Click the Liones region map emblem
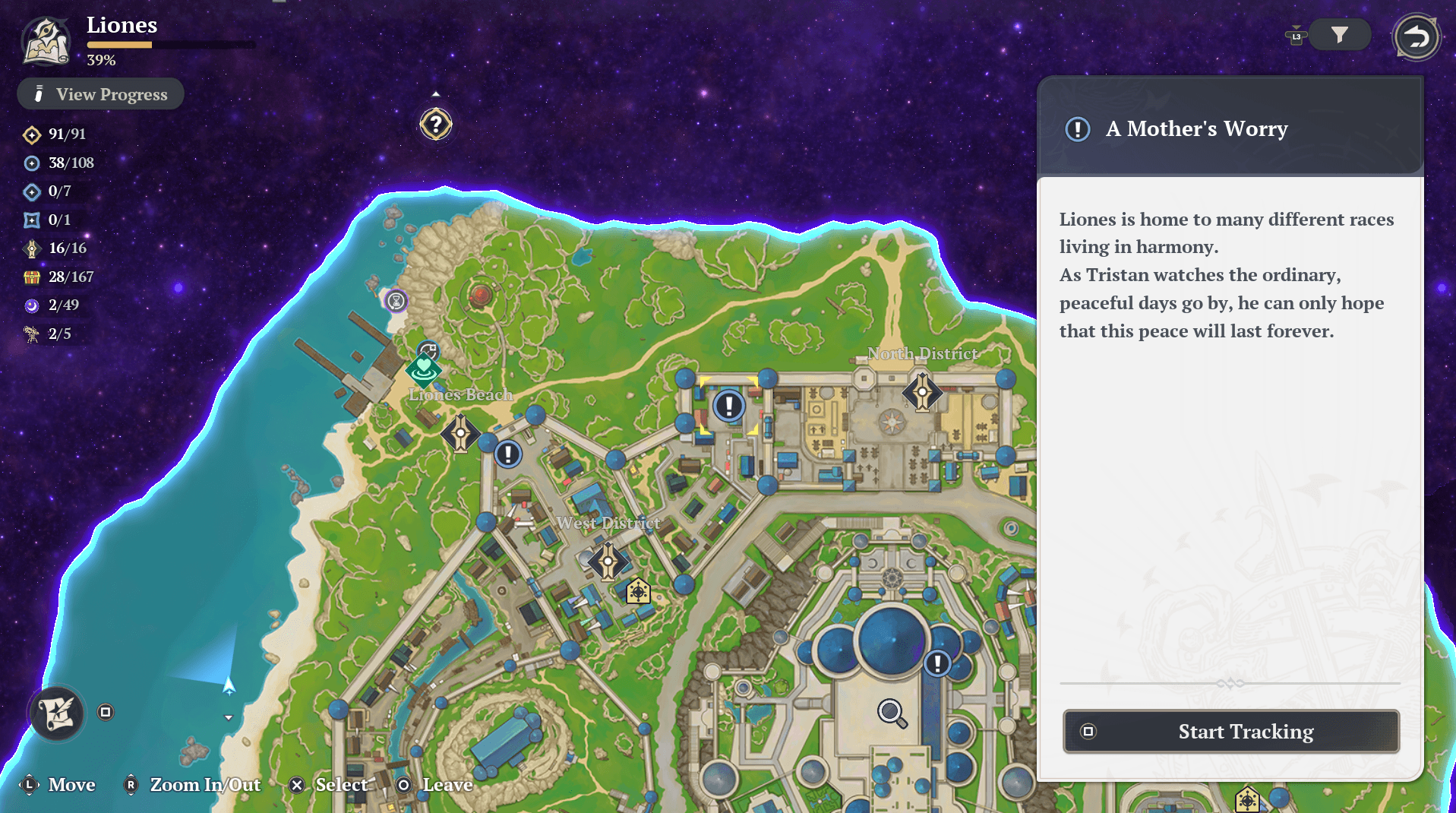This screenshot has height=813, width=1456. coord(47,40)
